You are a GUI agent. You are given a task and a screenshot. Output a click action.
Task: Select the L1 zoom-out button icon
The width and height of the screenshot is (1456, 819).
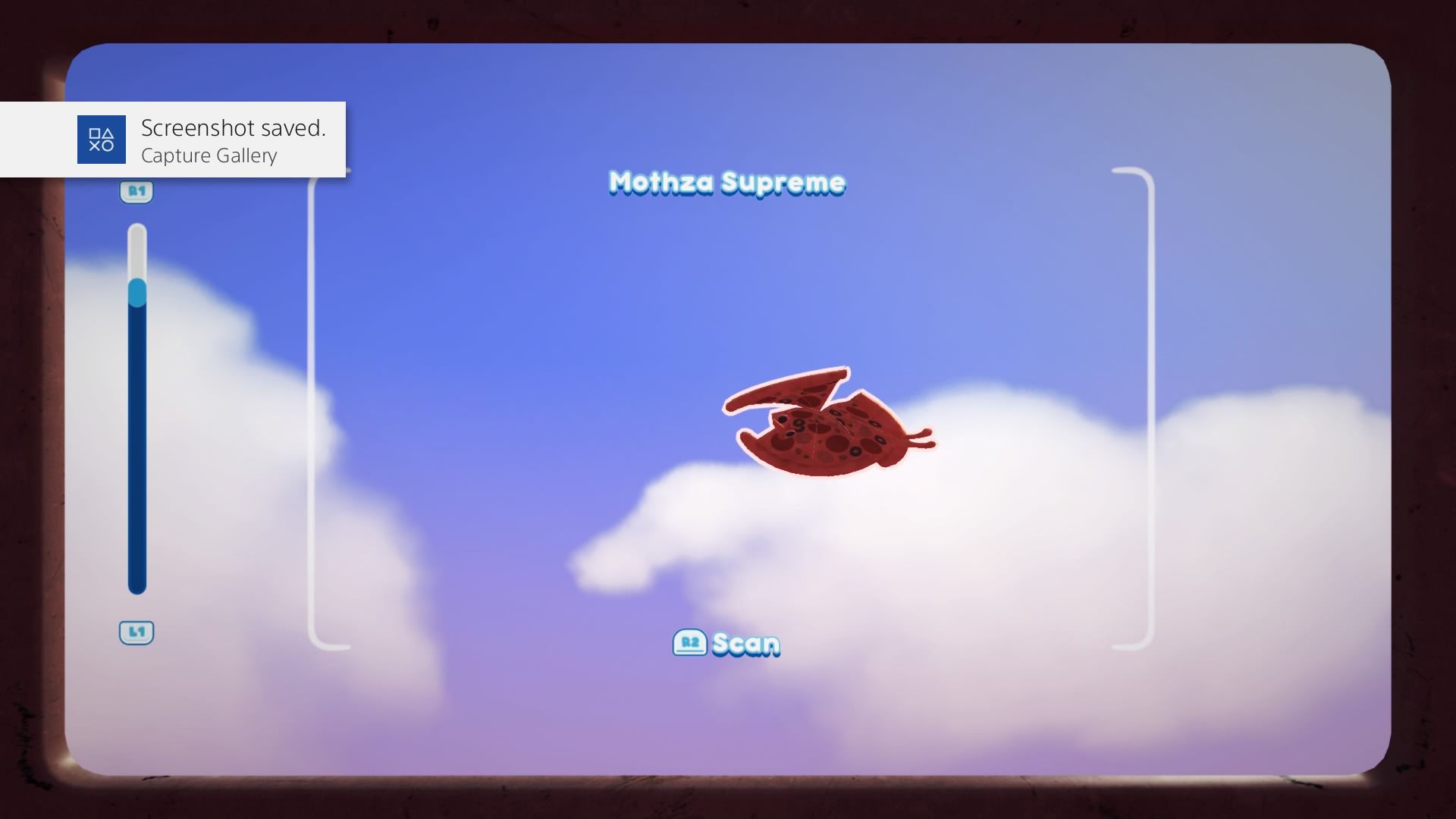[136, 632]
